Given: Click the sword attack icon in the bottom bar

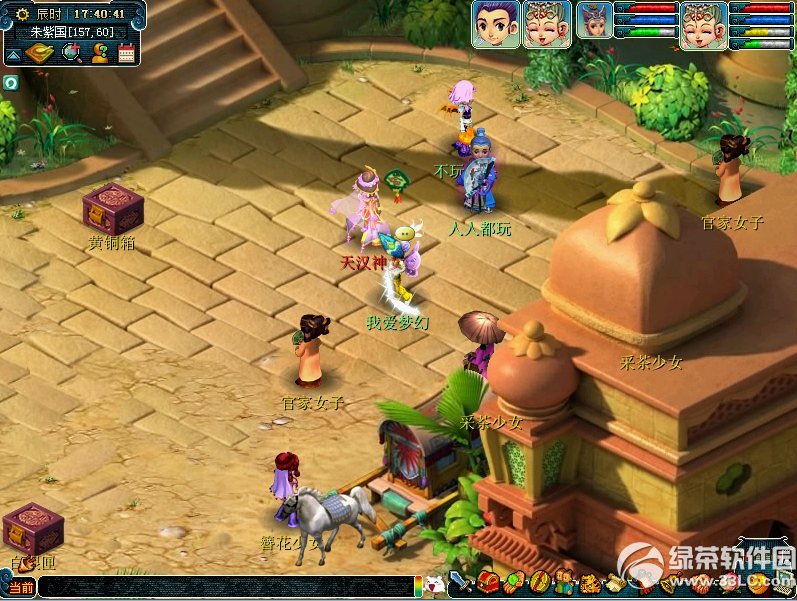Looking at the screenshot, I should (461, 581).
